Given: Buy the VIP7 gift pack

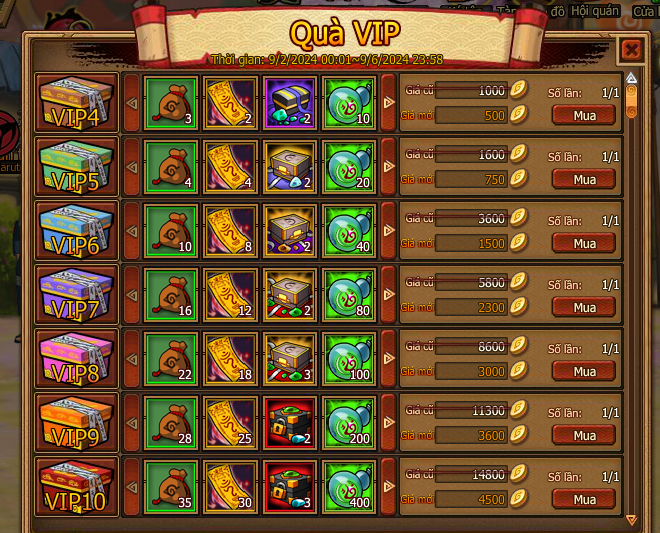Looking at the screenshot, I should (584, 308).
